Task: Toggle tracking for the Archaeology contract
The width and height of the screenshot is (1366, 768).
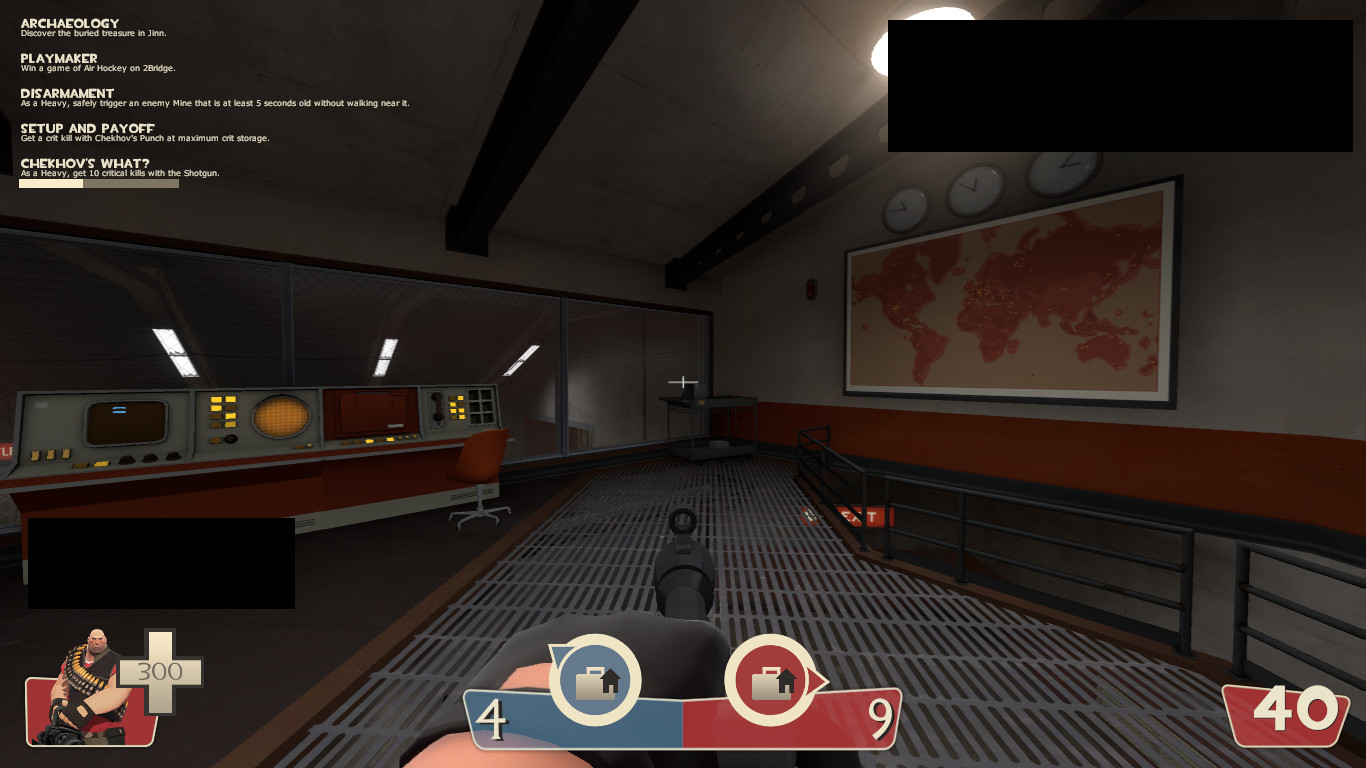Action: [x=69, y=22]
